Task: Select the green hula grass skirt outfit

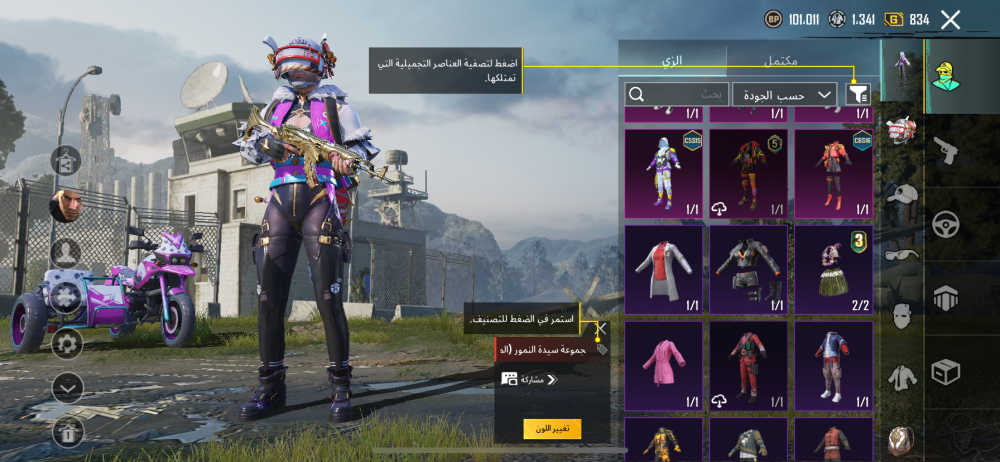Action: coord(833,269)
